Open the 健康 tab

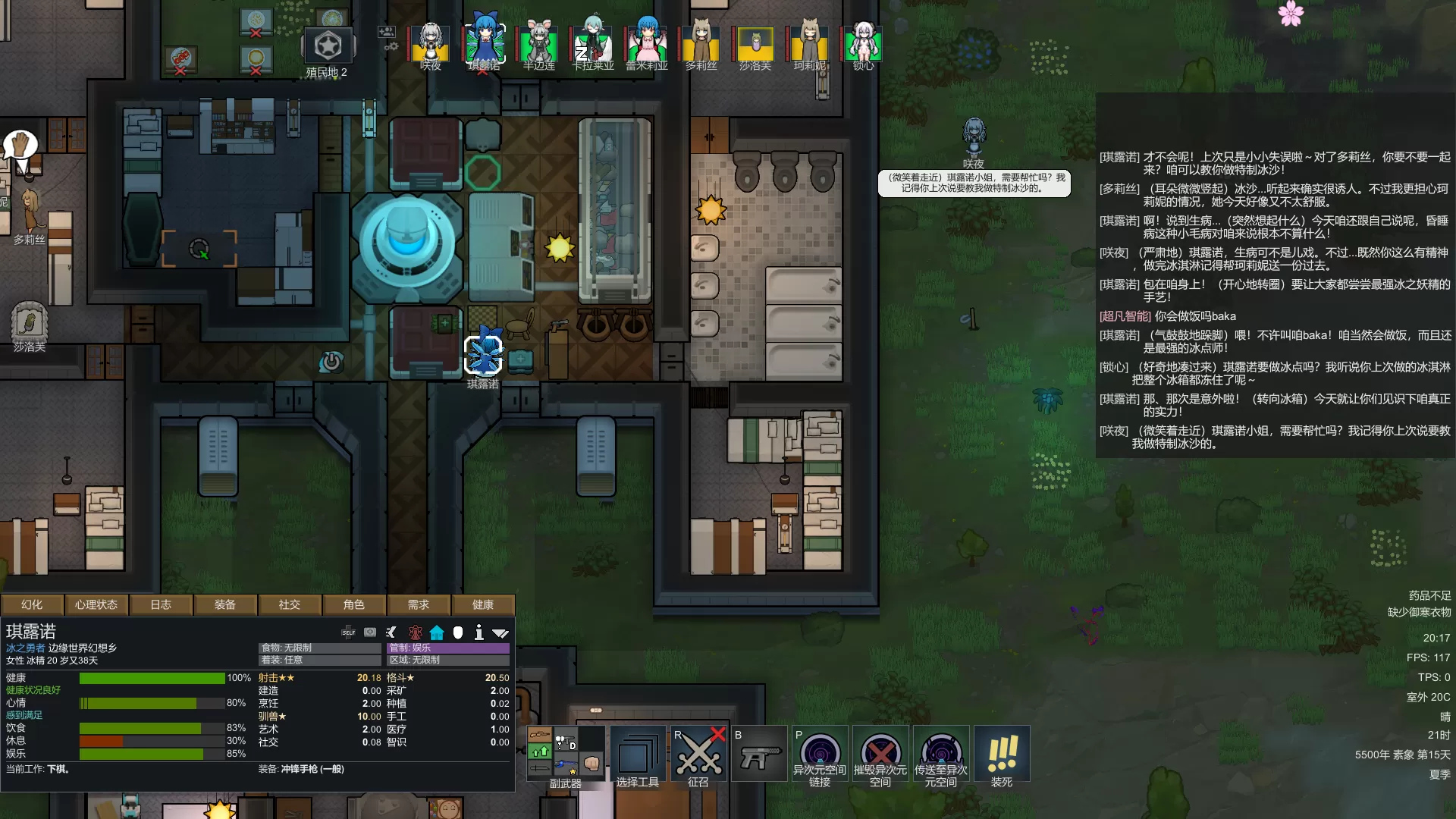(483, 604)
